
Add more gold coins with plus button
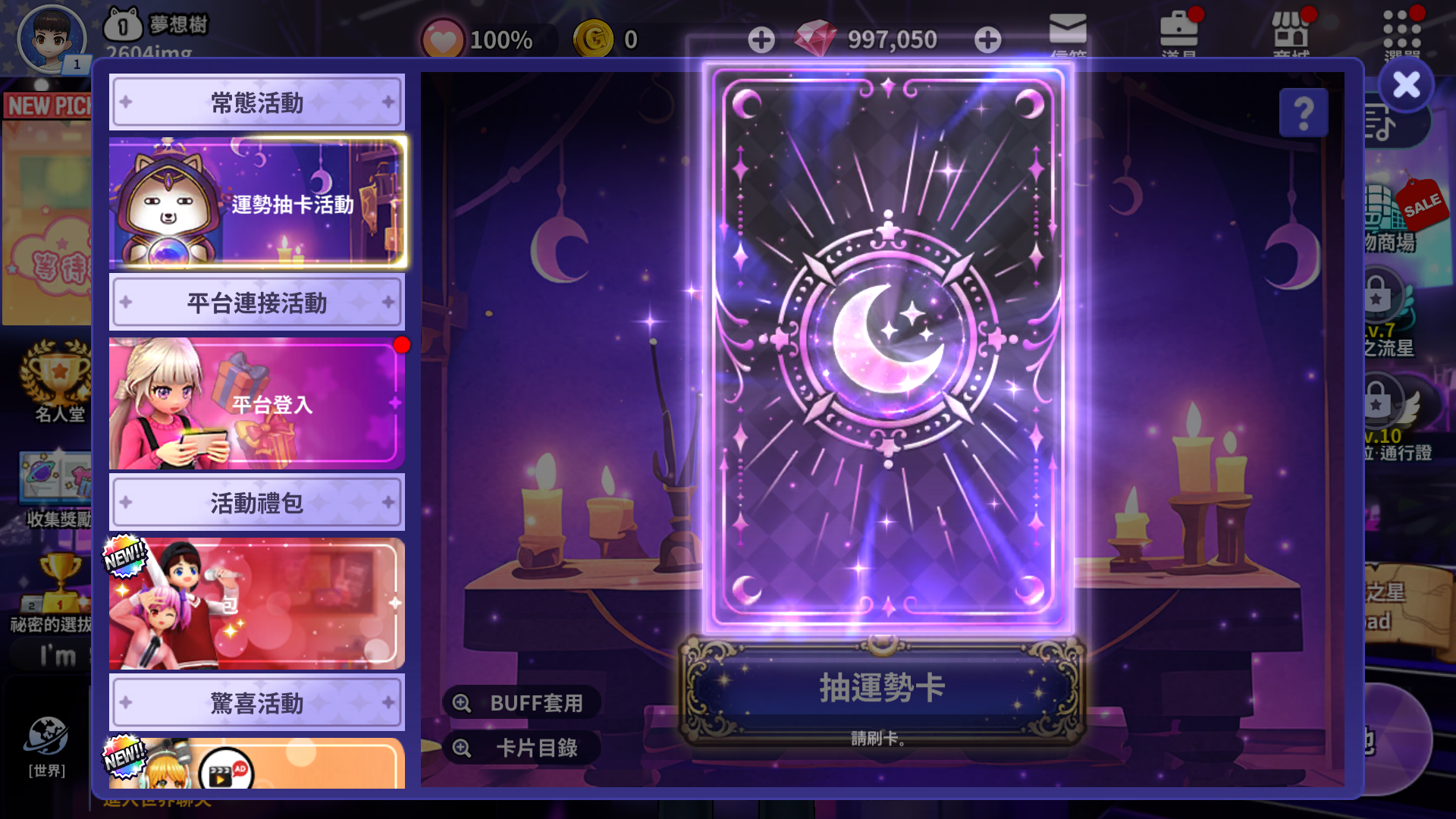pyautogui.click(x=761, y=39)
